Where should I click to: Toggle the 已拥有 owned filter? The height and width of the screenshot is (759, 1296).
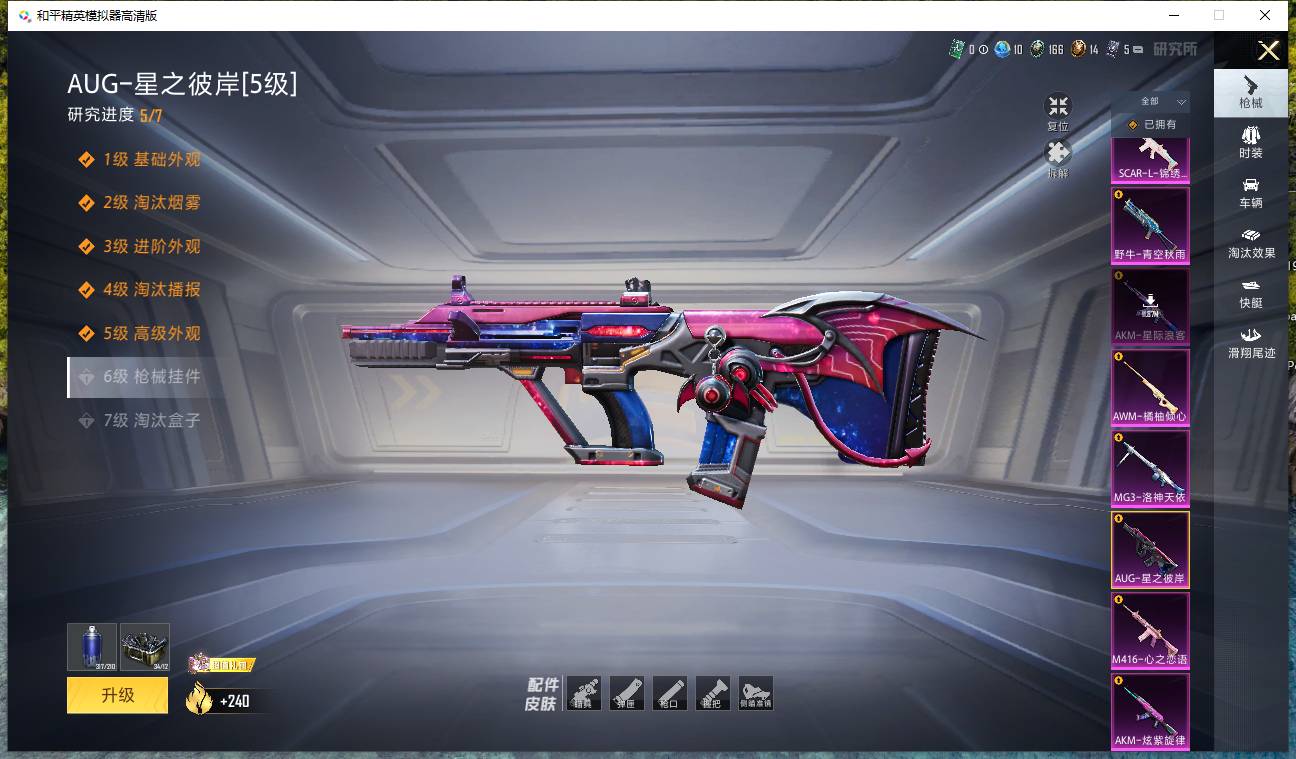click(1151, 125)
